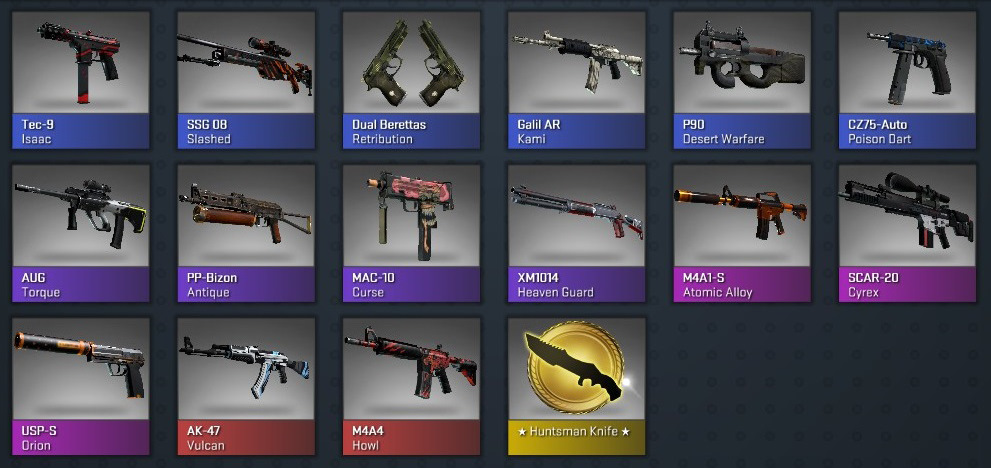Choose the PP-Bizon Antique item
The height and width of the screenshot is (468, 991).
pos(246,233)
